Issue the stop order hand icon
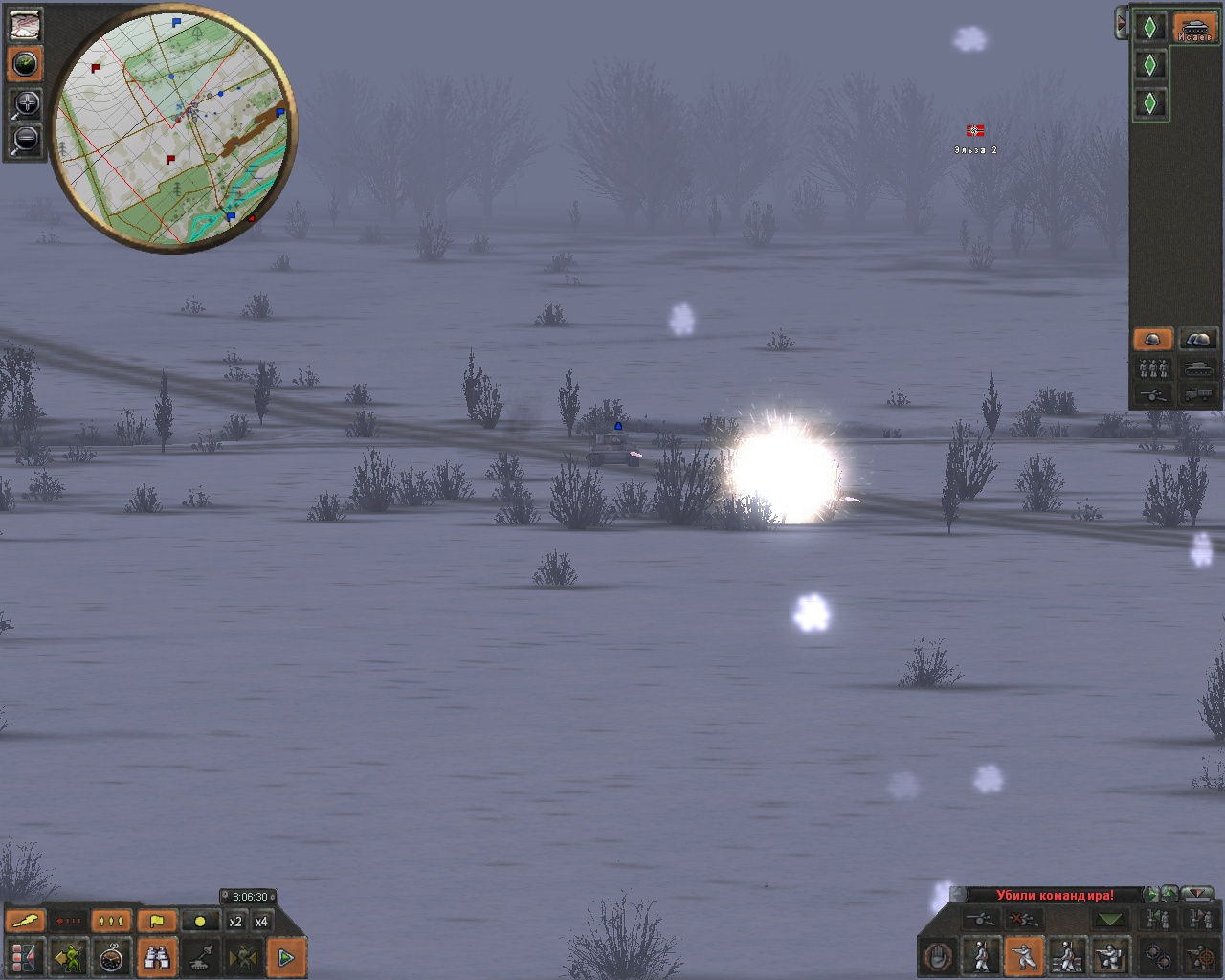1225x980 pixels. pyautogui.click(x=938, y=956)
